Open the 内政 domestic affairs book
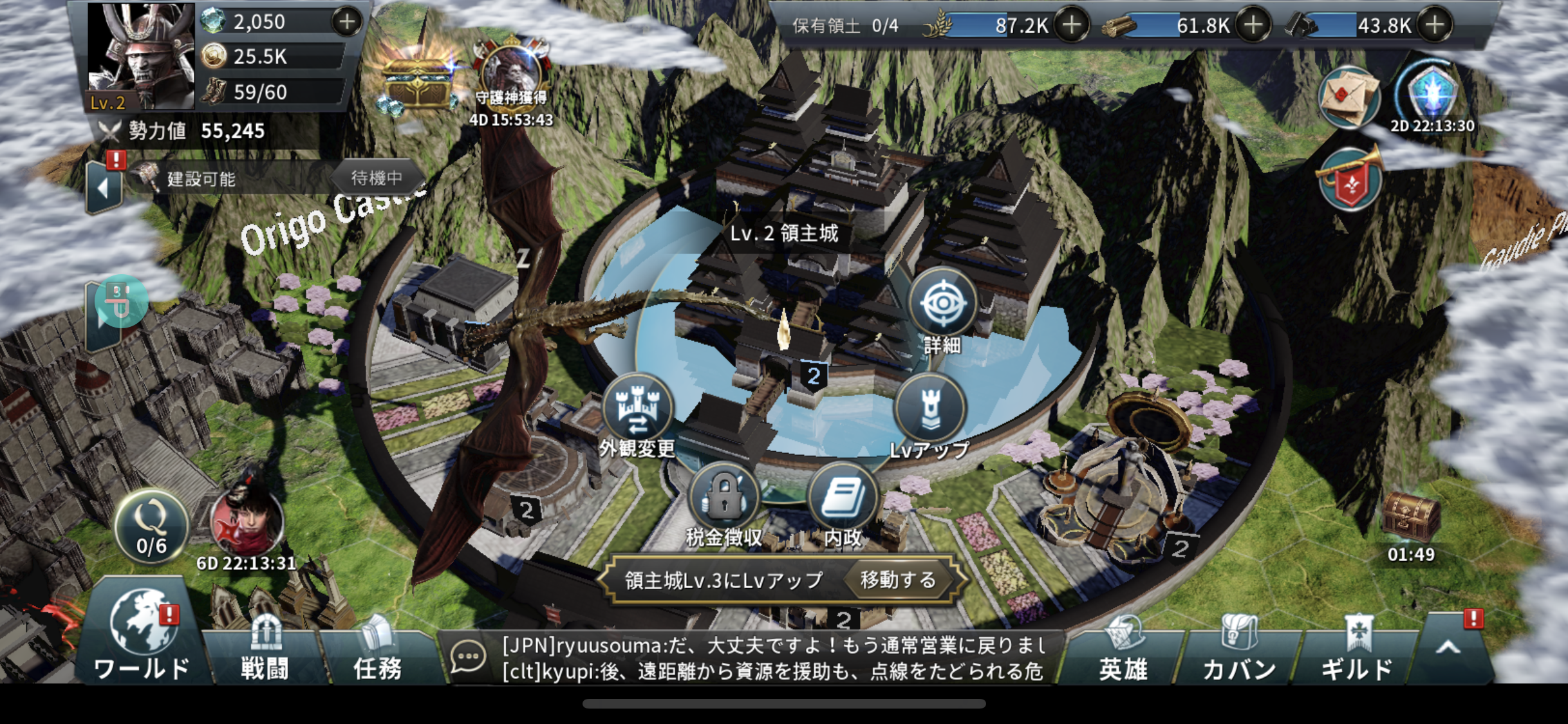Screen dimensions: 1568x724 [x=843, y=498]
